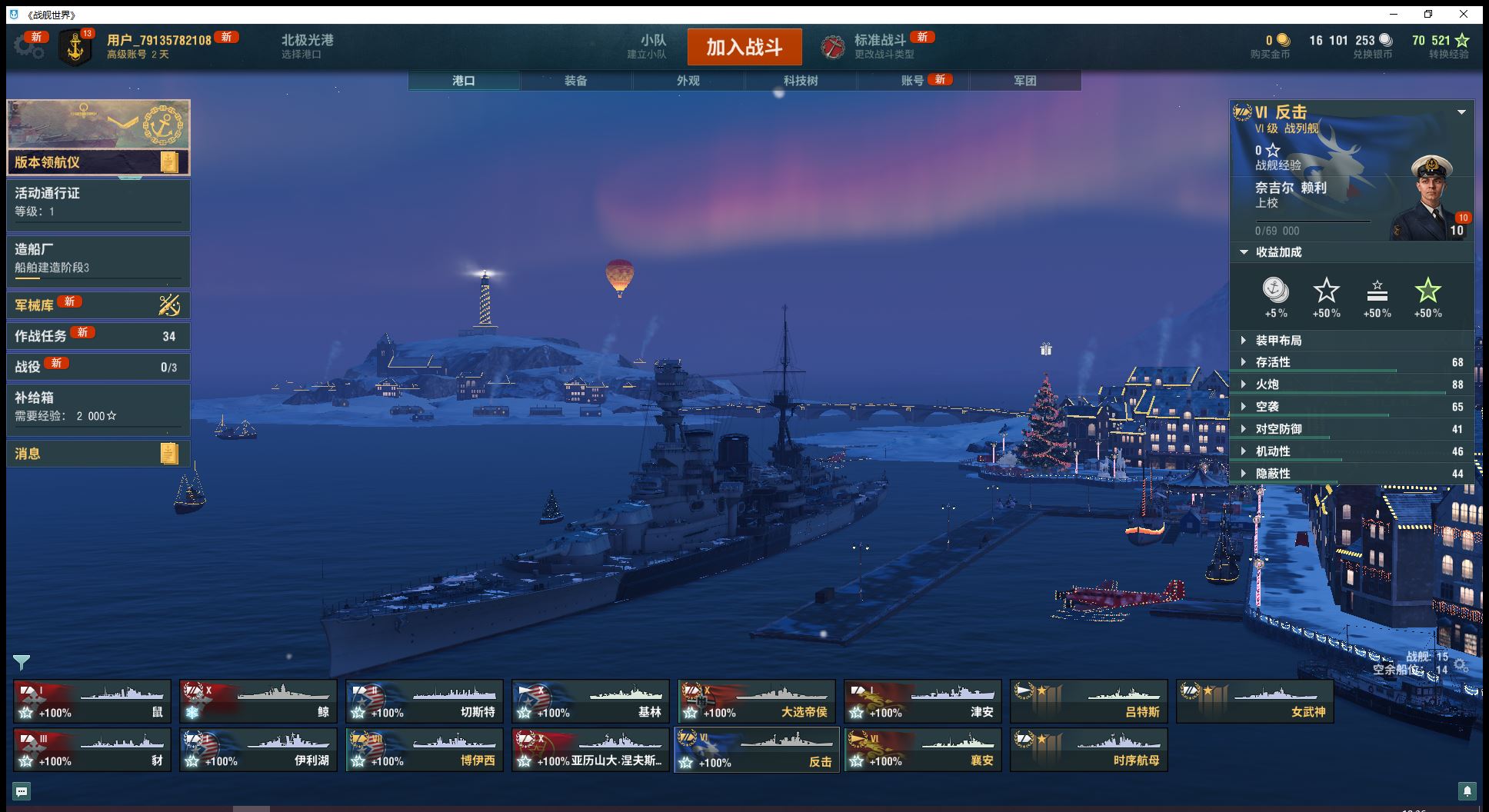1489x812 pixels.
Task: Open the 科技树 tech tree tab
Action: 800,81
